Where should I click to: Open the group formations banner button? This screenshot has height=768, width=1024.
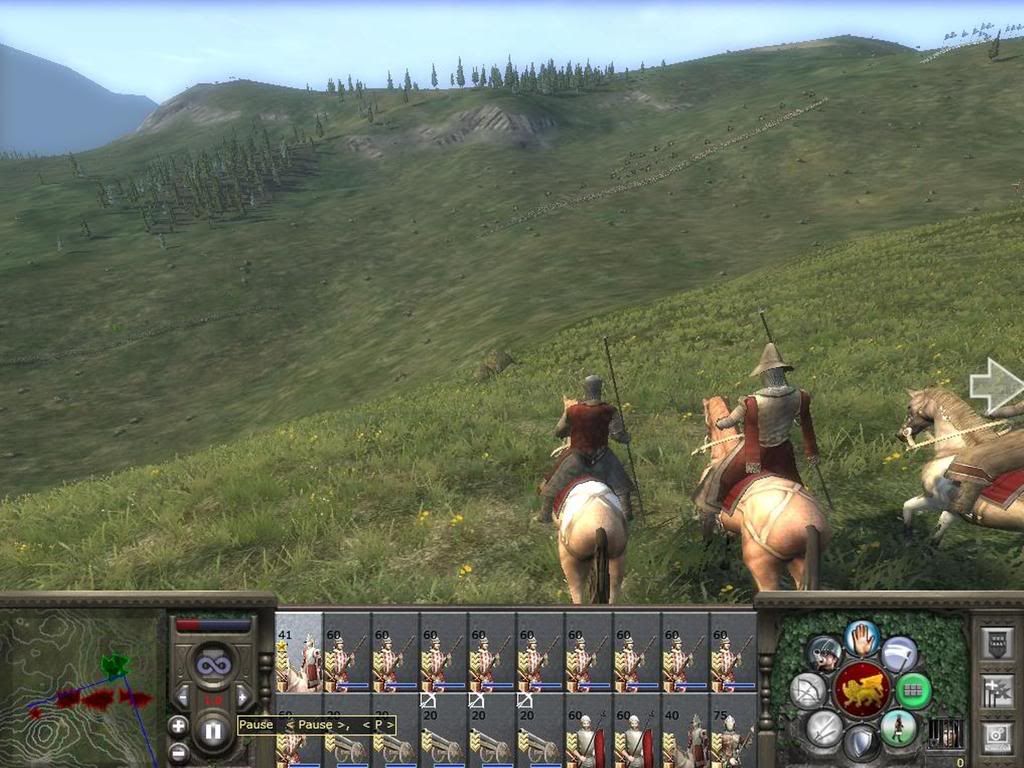point(997,643)
